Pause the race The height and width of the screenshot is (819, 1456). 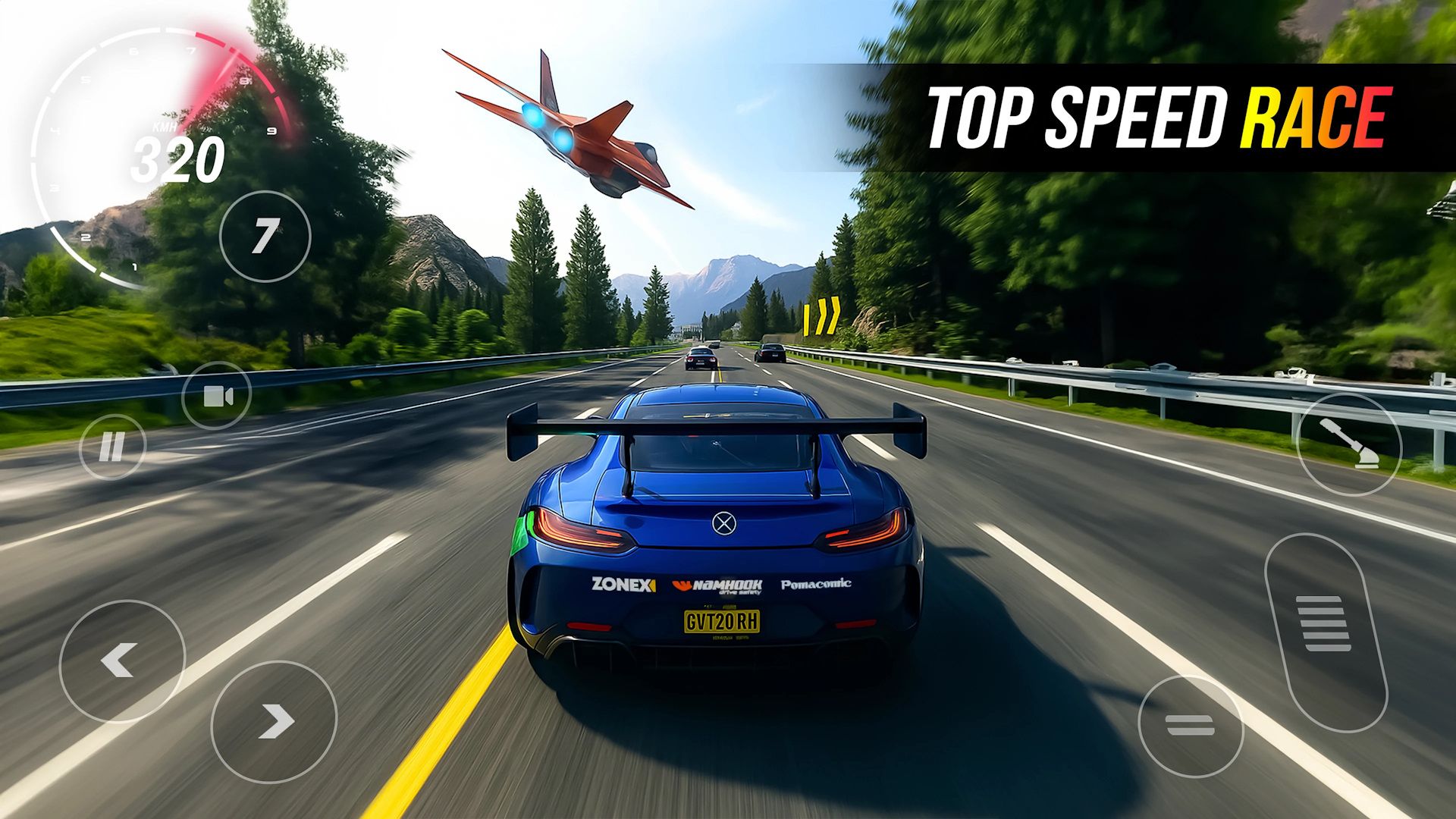pos(112,447)
